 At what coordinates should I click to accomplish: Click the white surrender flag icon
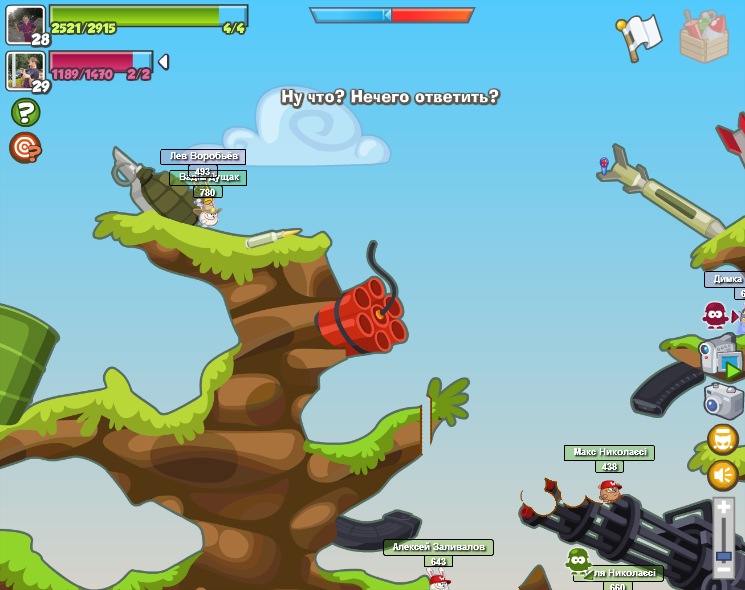[x=639, y=37]
